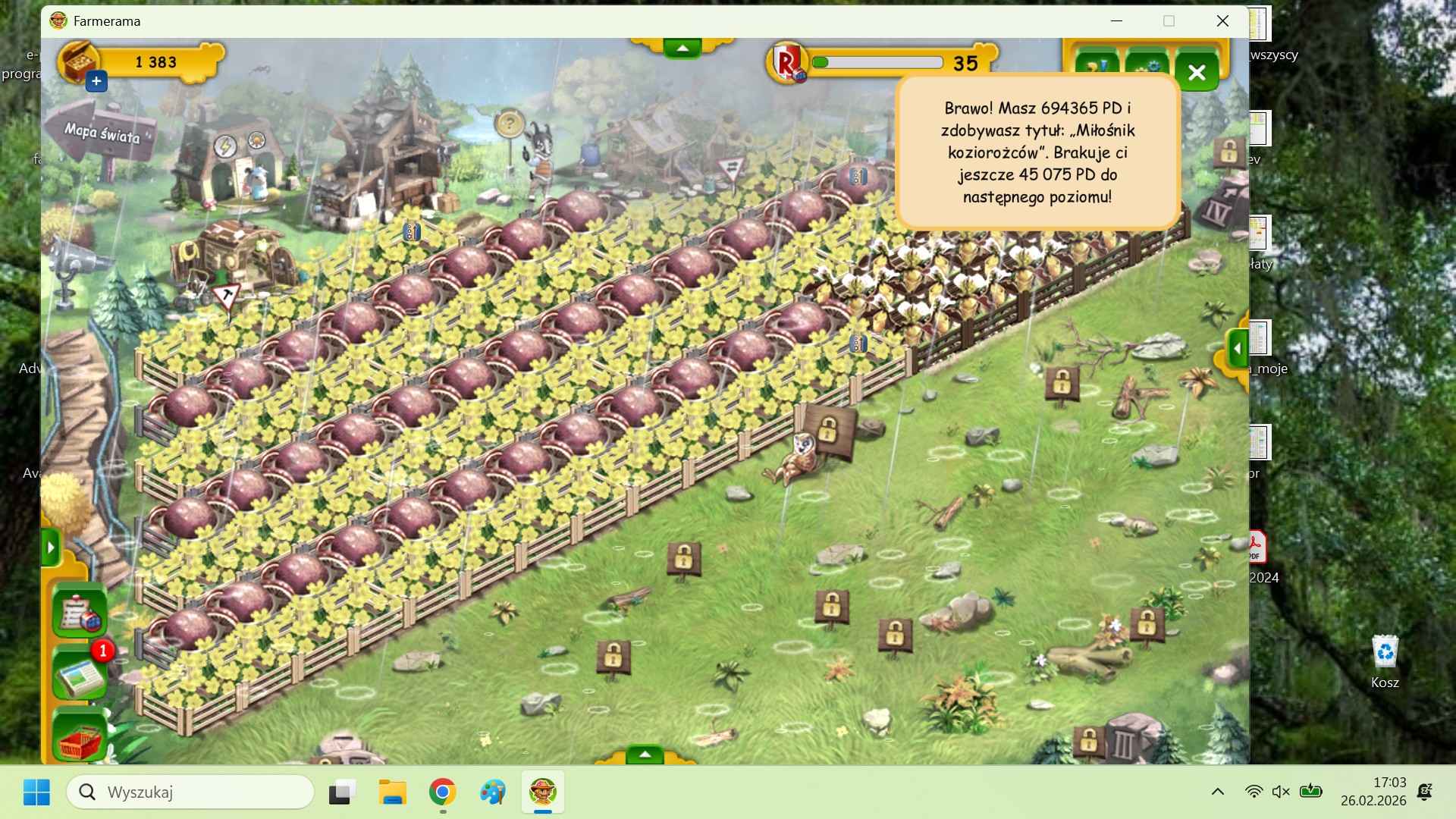Click the question mark signpost bubble

click(510, 123)
